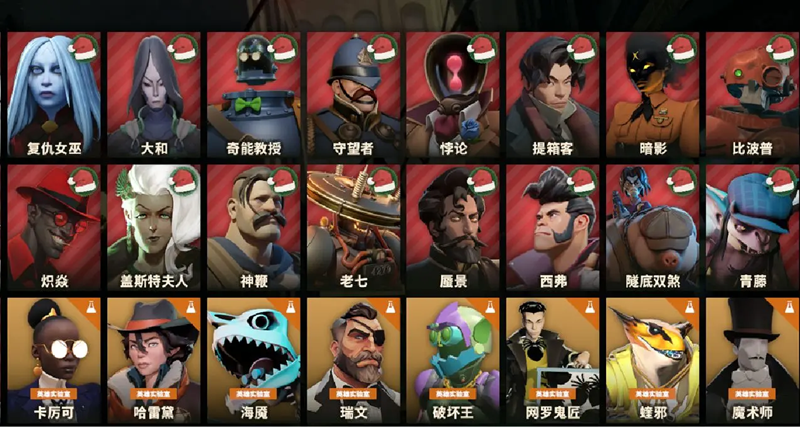This screenshot has width=800, height=427.
Task: Choose the experimental hero 破坏王
Action: [x=452, y=360]
